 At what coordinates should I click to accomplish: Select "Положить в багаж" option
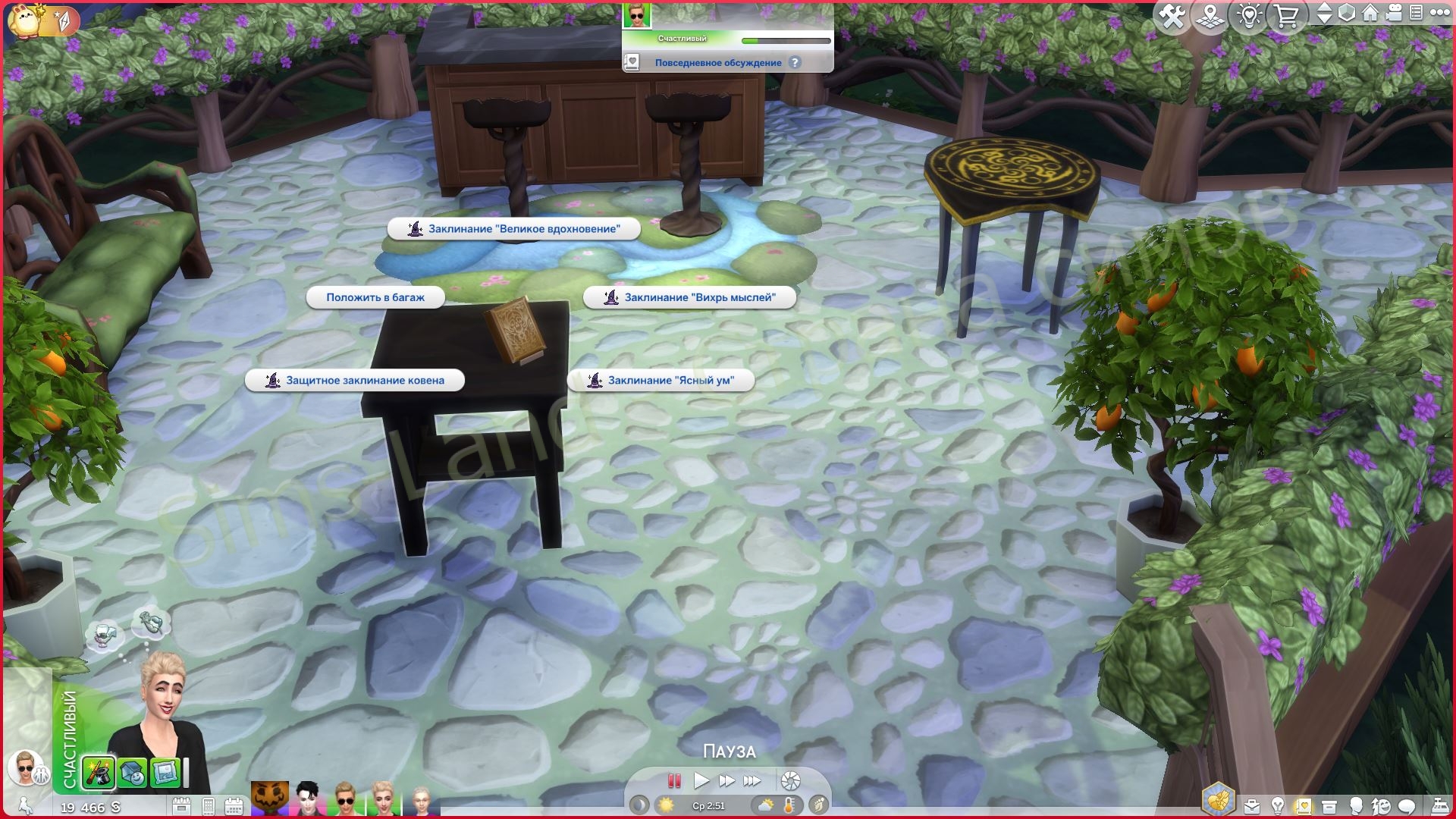[x=375, y=297]
